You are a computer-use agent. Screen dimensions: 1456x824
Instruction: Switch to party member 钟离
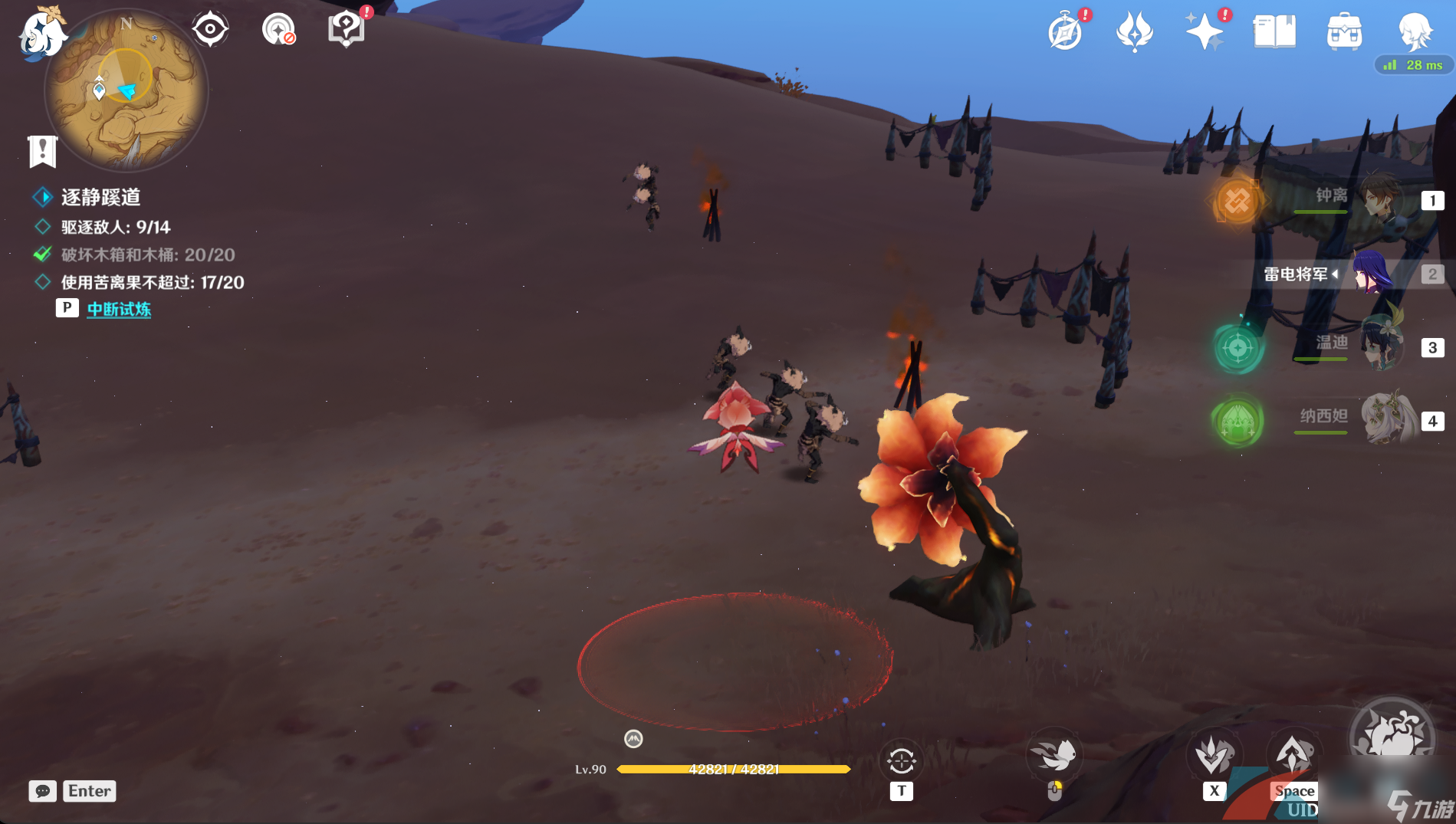click(x=1380, y=199)
